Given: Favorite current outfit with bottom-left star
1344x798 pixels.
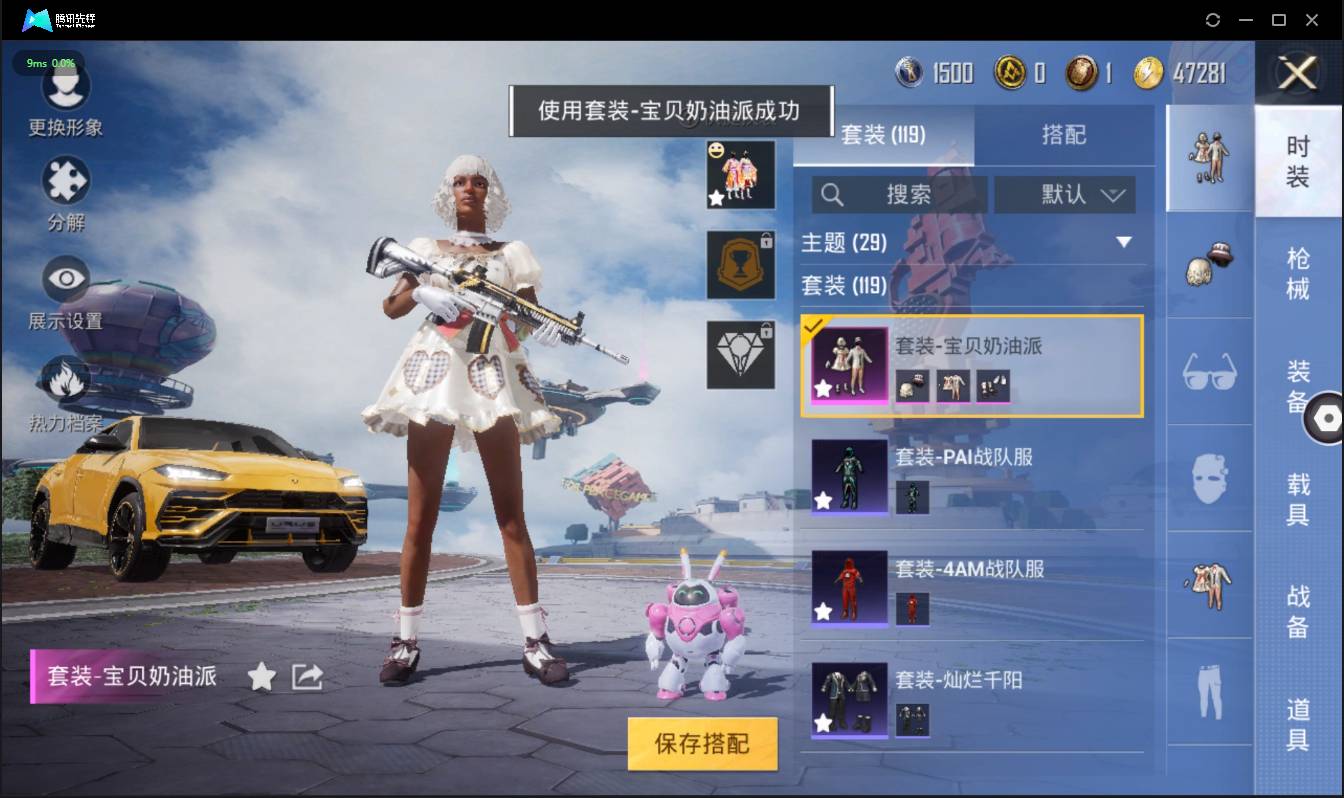Looking at the screenshot, I should point(261,676).
